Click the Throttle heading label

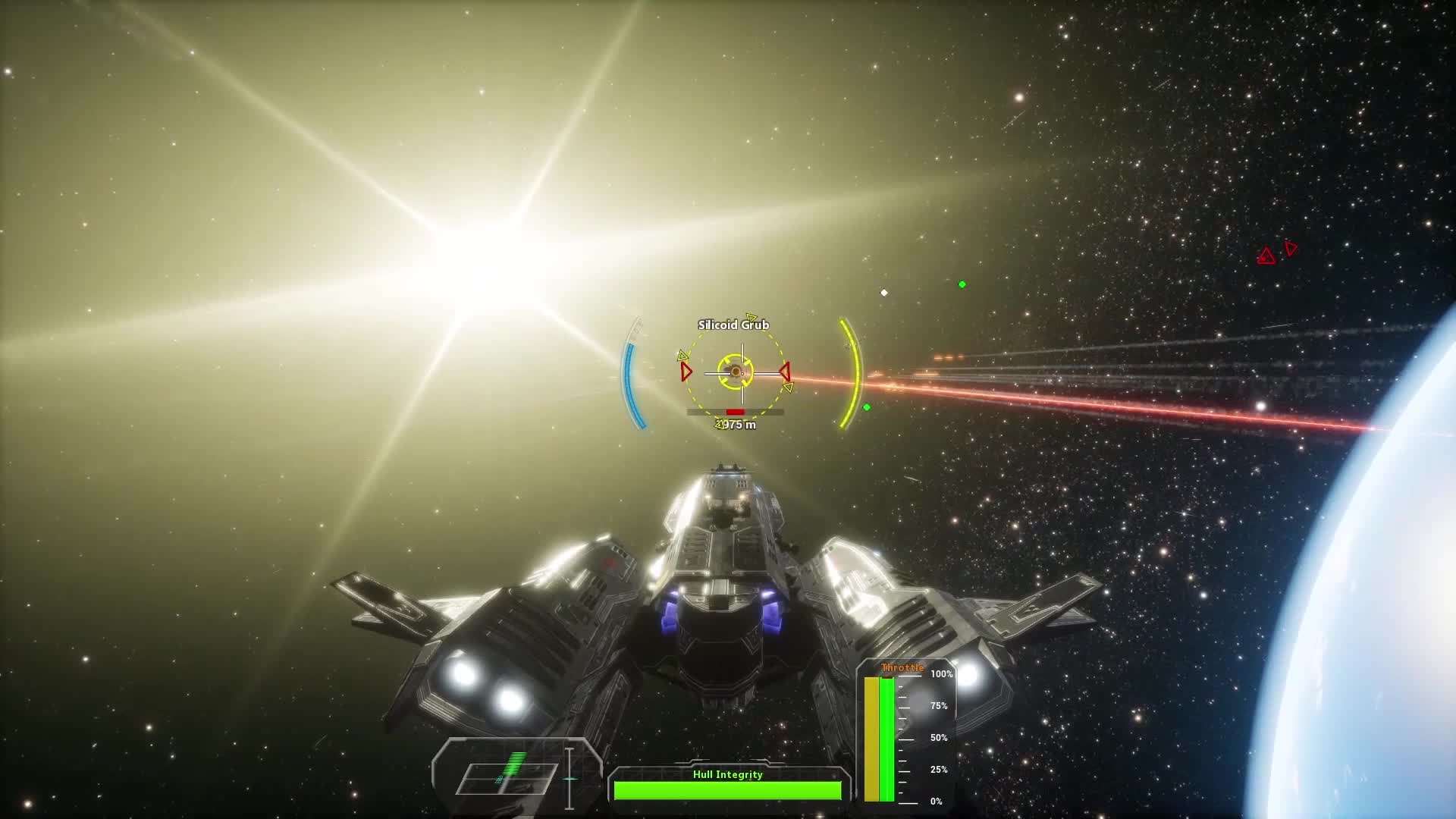click(902, 667)
